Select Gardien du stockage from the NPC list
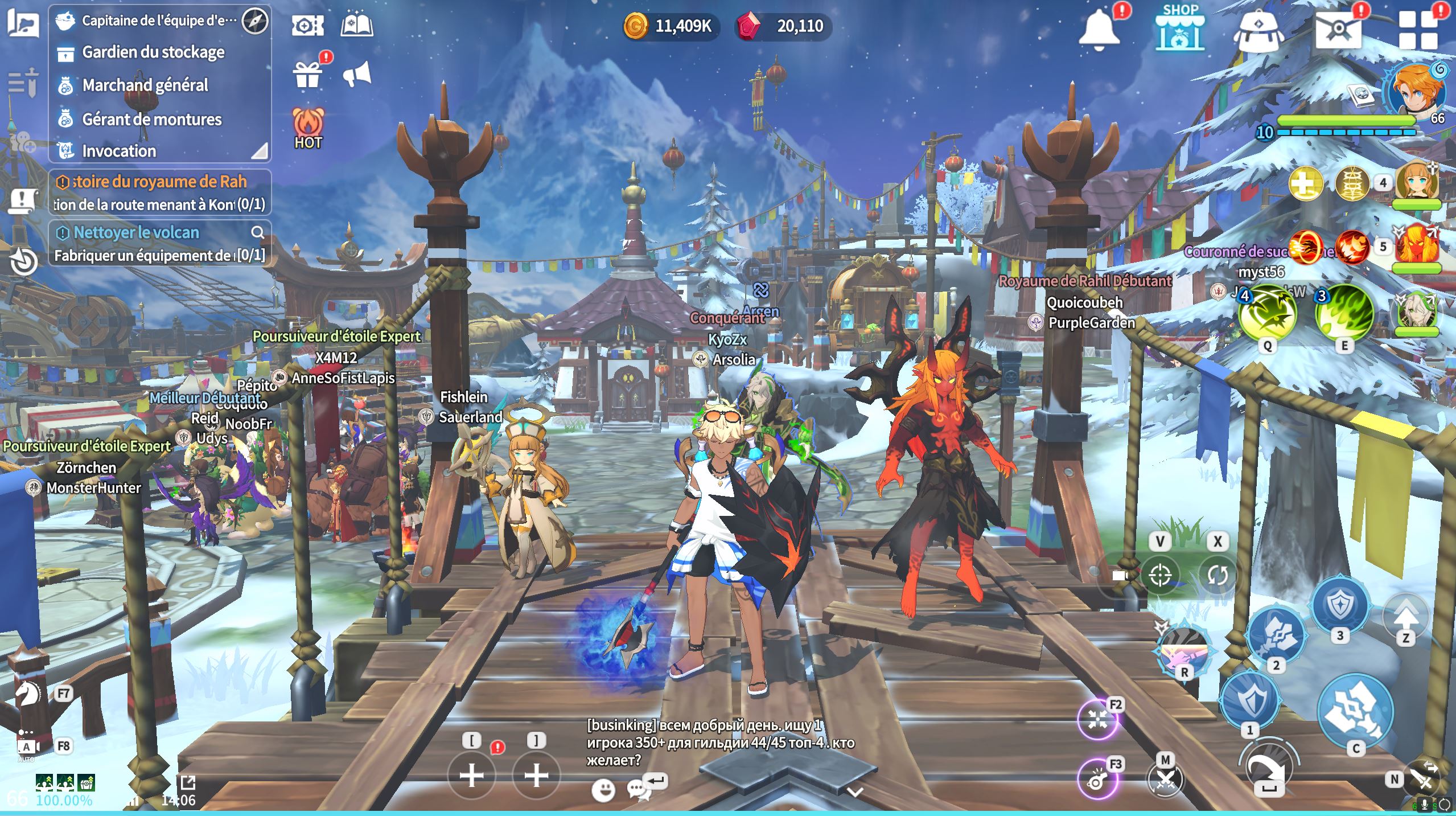Image resolution: width=1456 pixels, height=816 pixels. pyautogui.click(x=153, y=52)
